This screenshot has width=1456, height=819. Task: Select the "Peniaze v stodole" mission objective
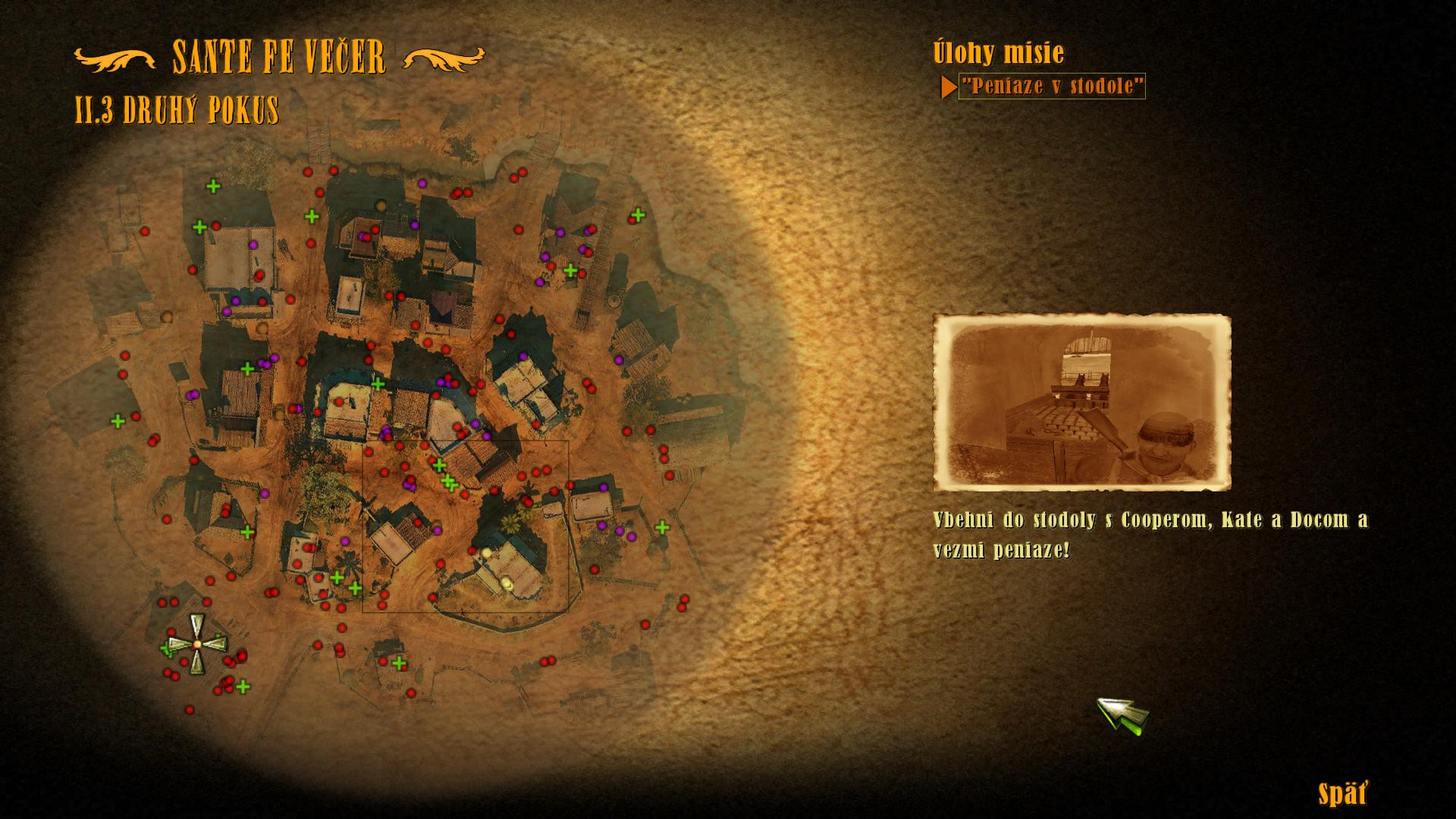pos(1051,86)
